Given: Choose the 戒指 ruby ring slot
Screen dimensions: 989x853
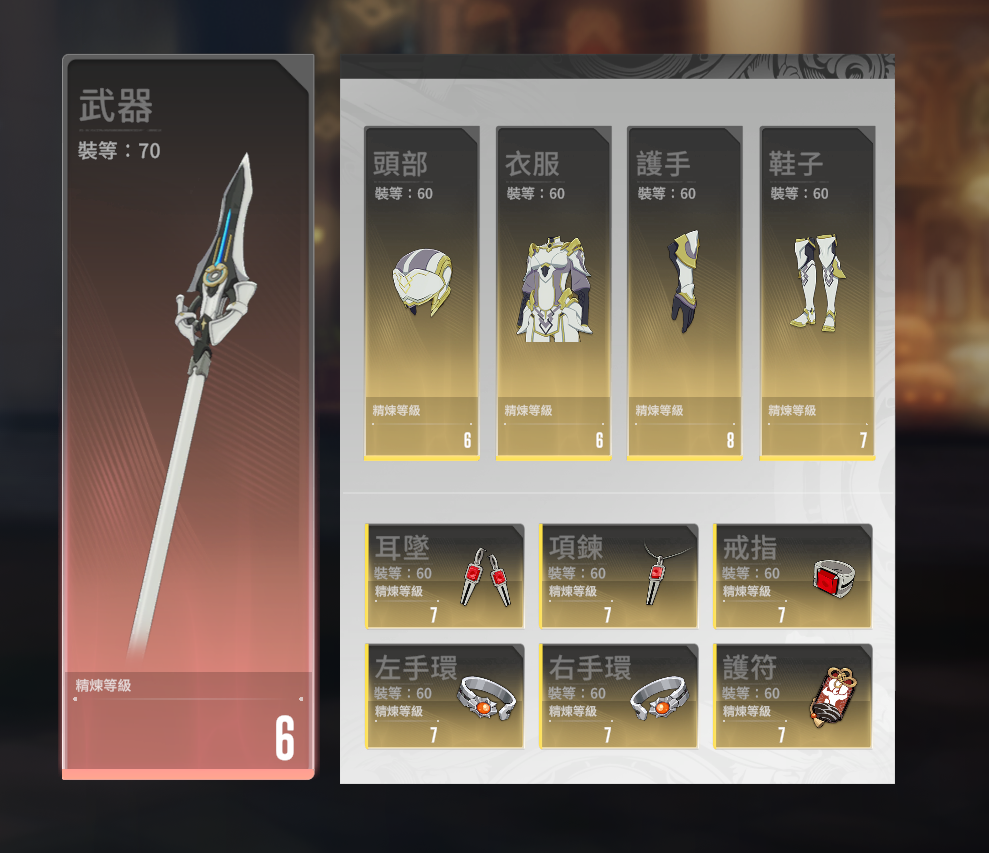Looking at the screenshot, I should click(793, 576).
